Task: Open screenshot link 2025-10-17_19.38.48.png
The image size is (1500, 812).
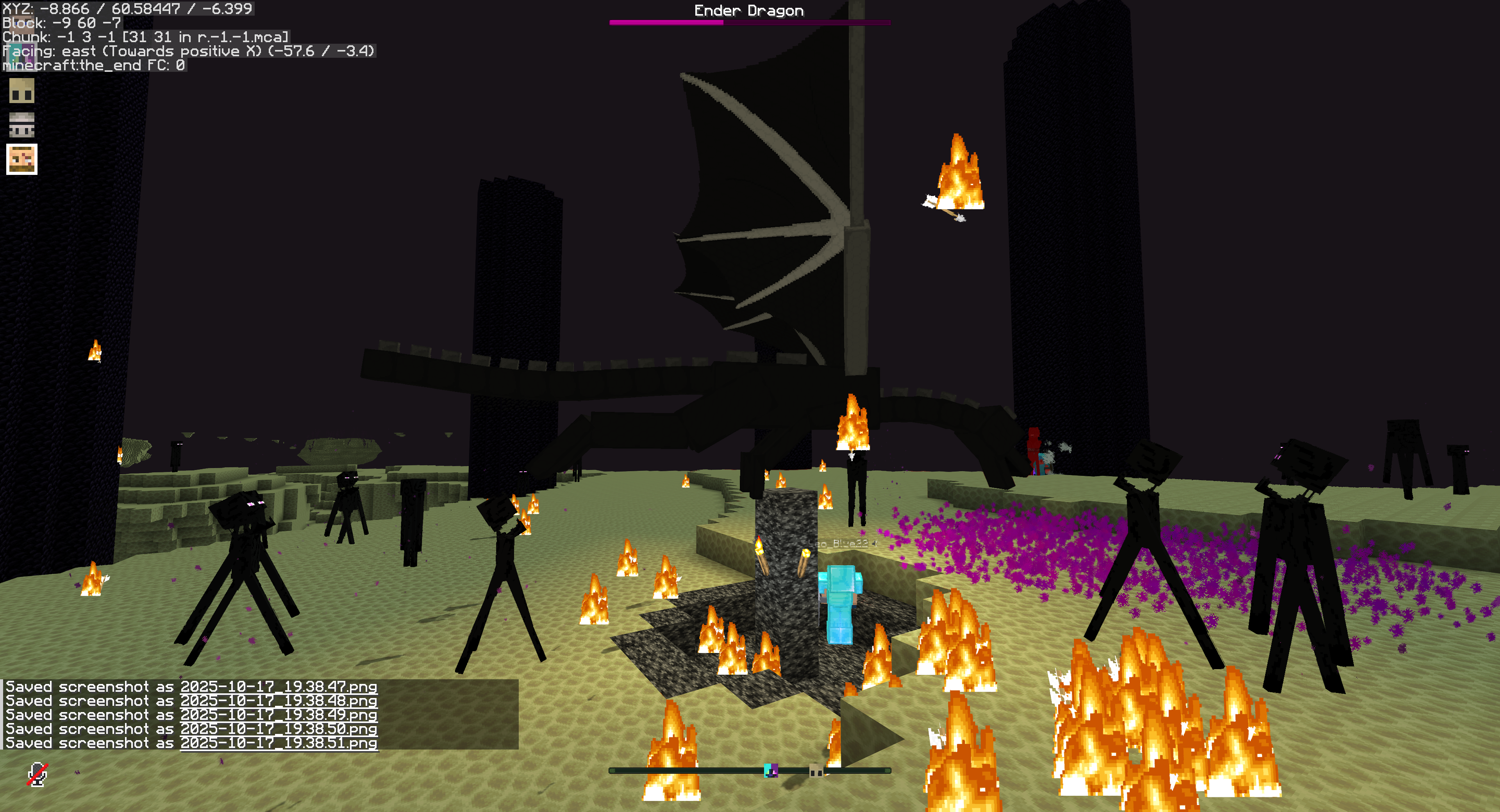Action: coord(279,701)
